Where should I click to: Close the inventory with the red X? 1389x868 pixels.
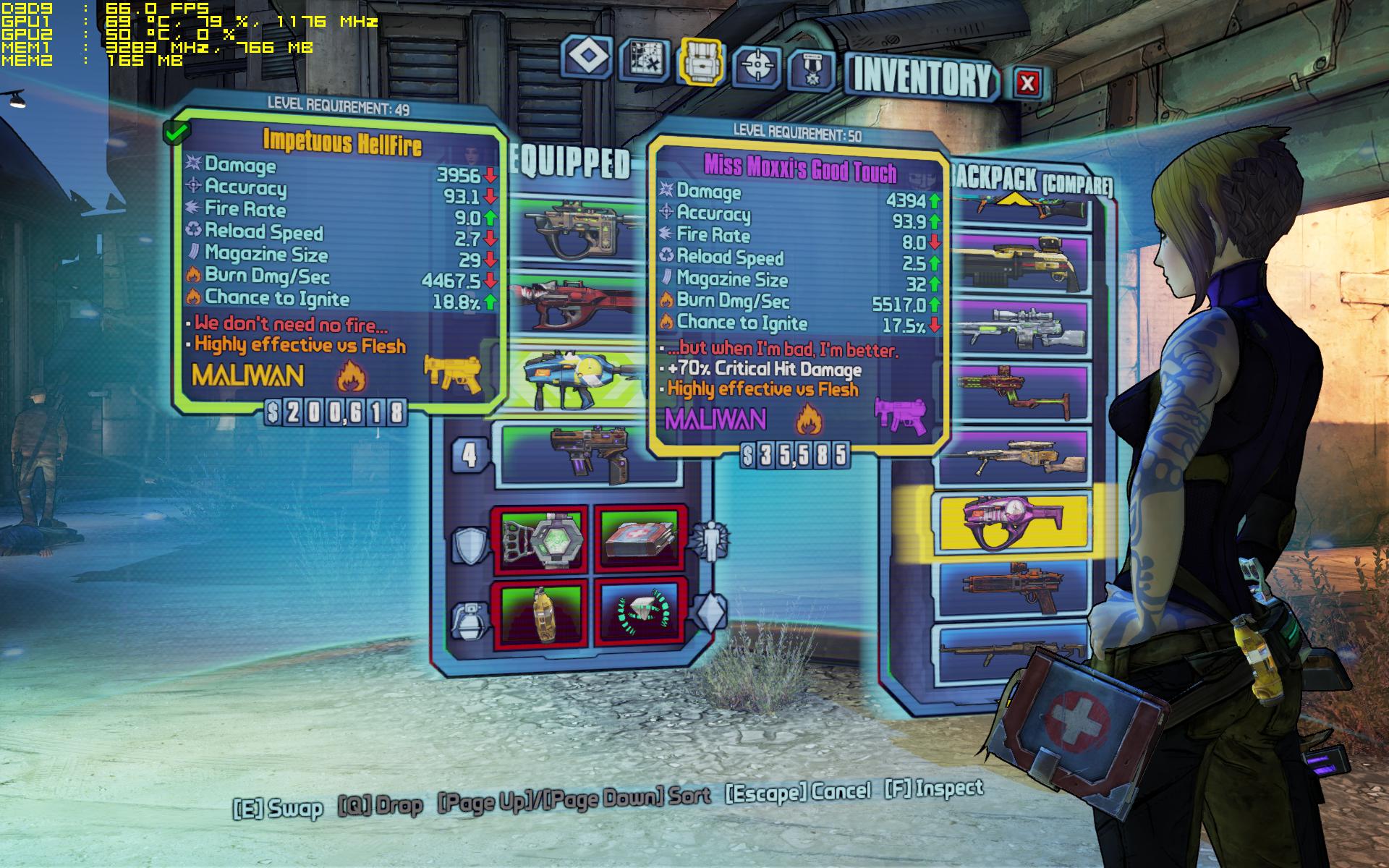tap(1027, 82)
